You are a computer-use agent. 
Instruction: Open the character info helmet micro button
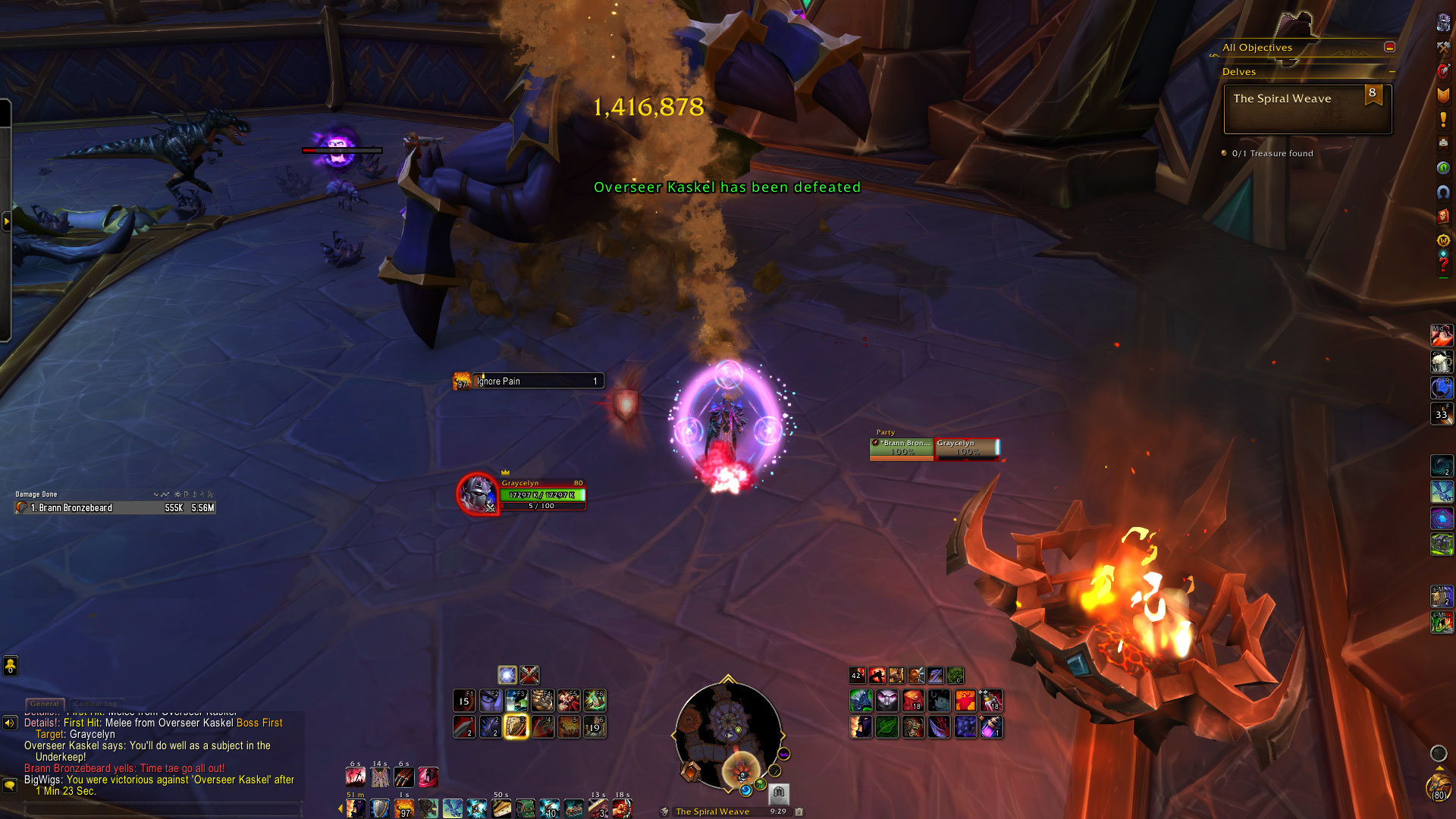(x=1443, y=24)
